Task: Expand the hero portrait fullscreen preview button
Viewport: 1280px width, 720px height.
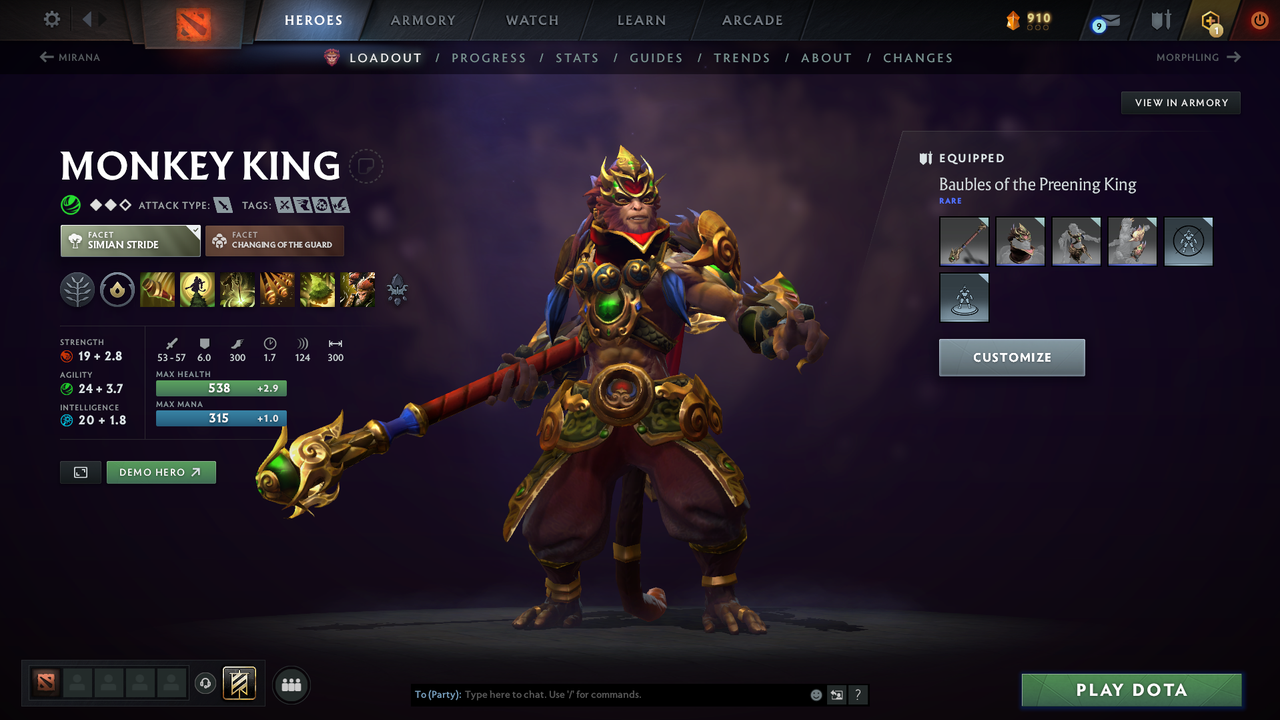Action: (x=80, y=472)
